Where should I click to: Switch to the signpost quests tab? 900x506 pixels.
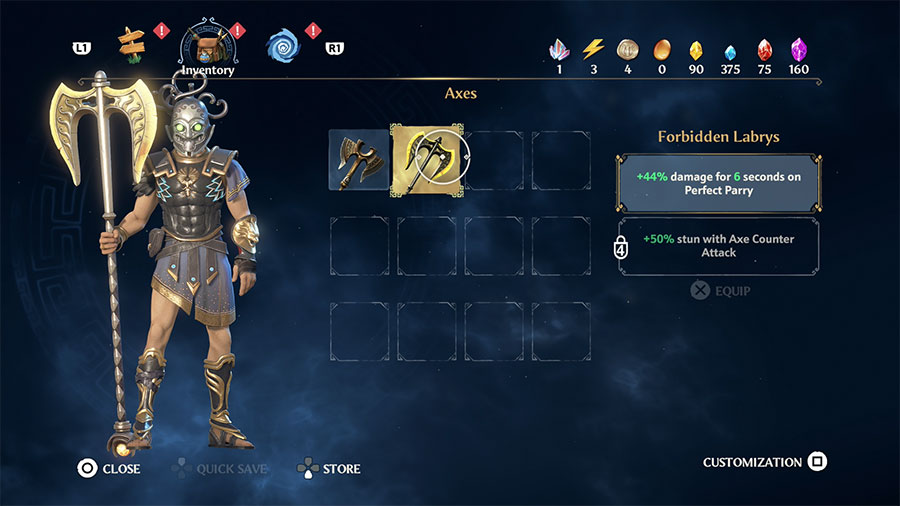(131, 44)
